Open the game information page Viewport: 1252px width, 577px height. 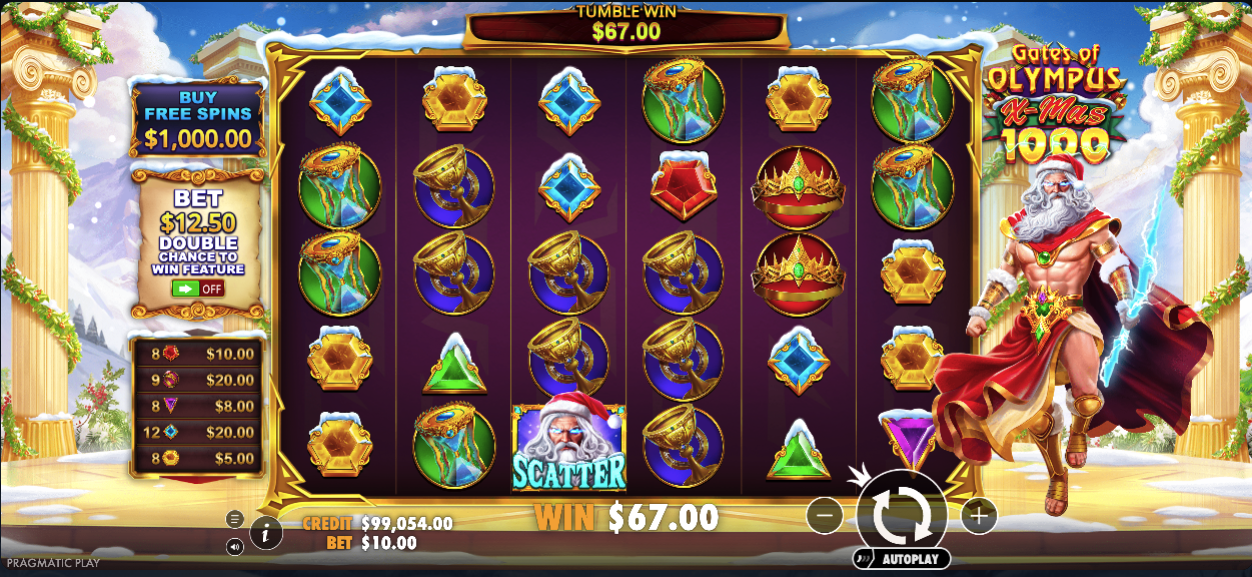pos(265,534)
